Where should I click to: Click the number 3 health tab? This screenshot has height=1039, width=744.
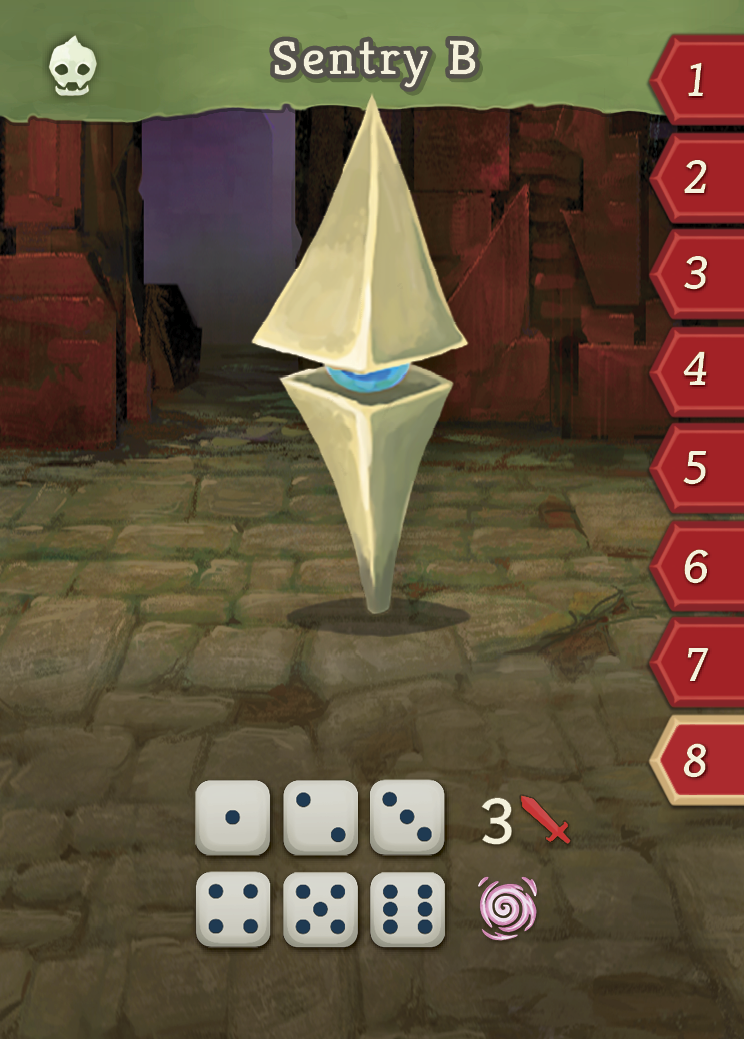click(x=698, y=273)
